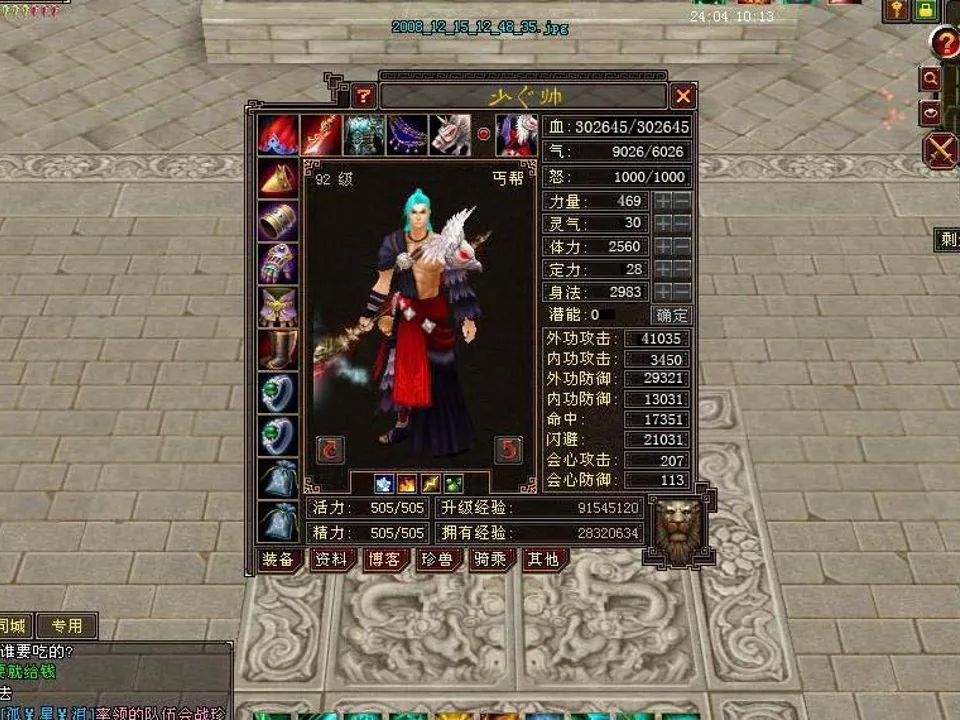960x720 pixels.
Task: Open the 资料 tab
Action: pos(330,559)
